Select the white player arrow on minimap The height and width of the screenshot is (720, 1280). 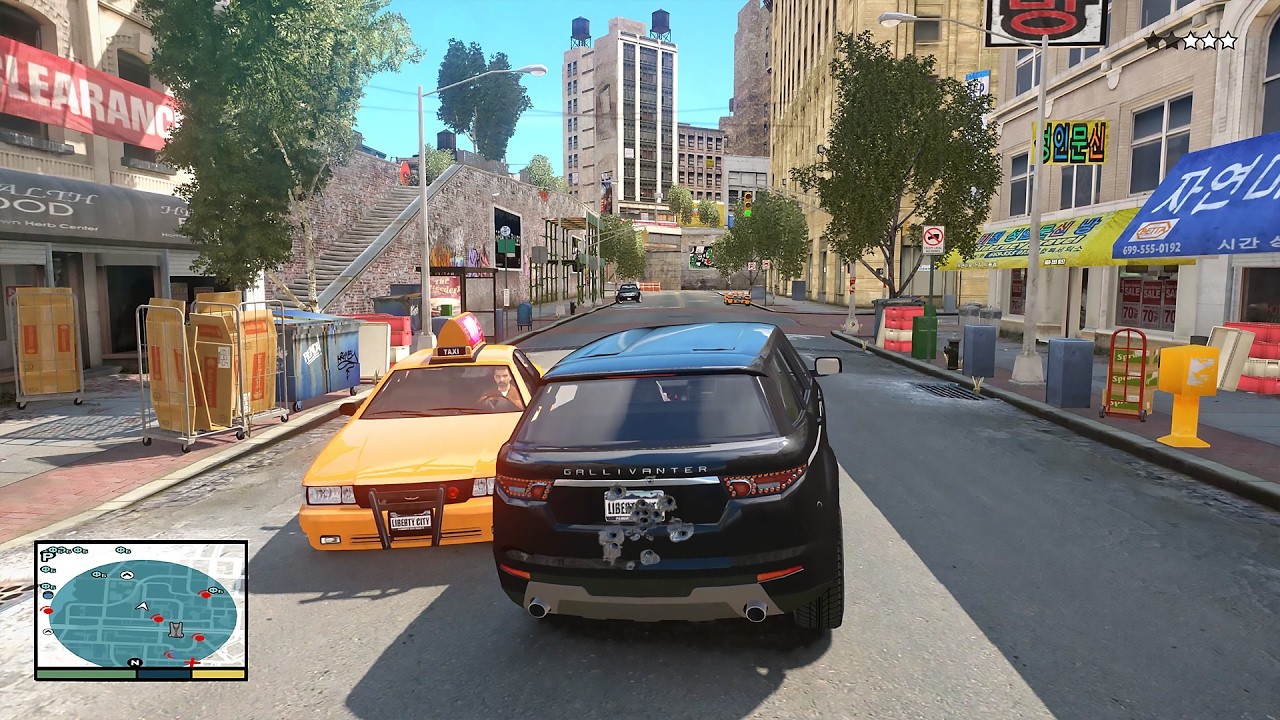click(142, 606)
